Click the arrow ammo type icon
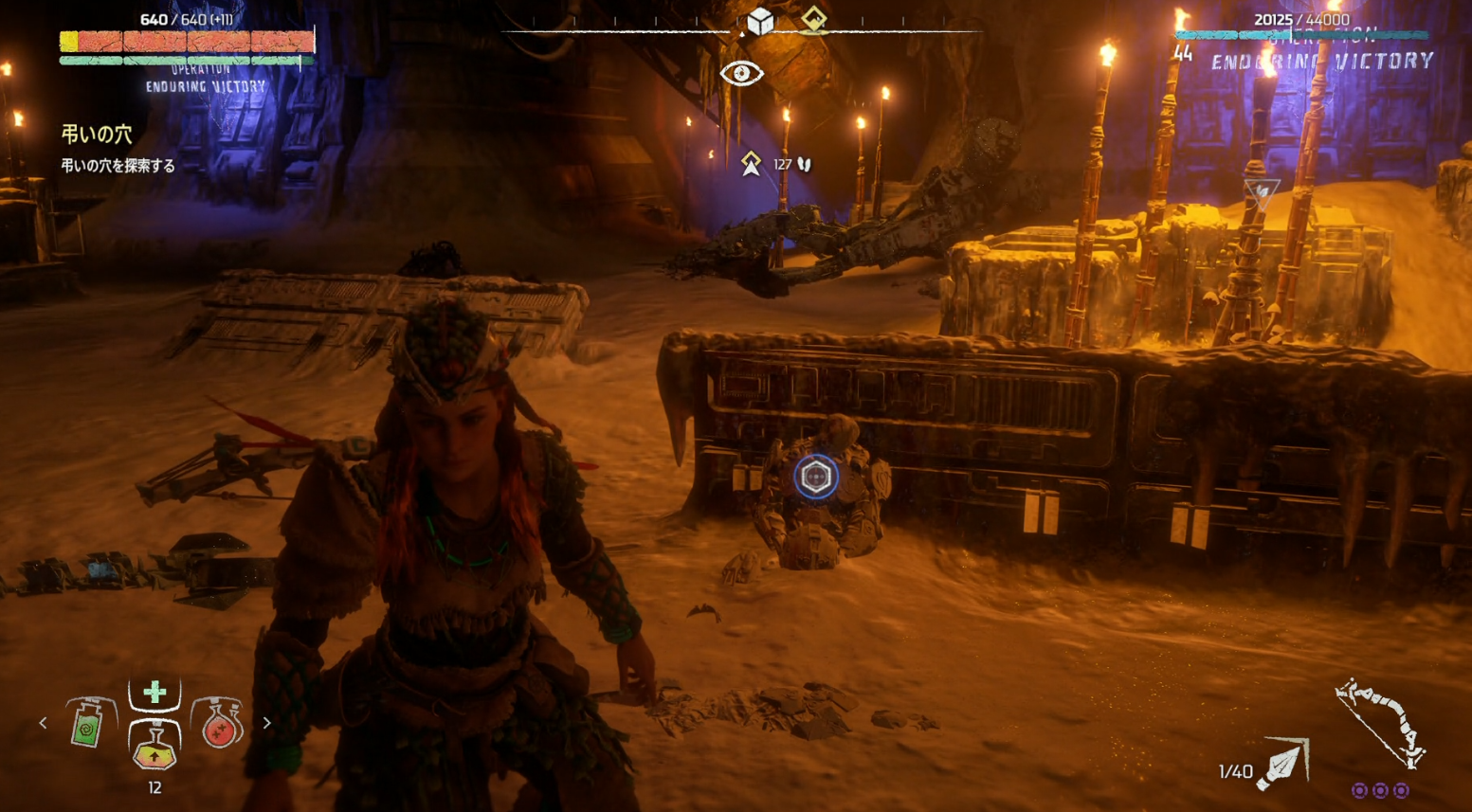The width and height of the screenshot is (1472, 812). [x=1282, y=764]
